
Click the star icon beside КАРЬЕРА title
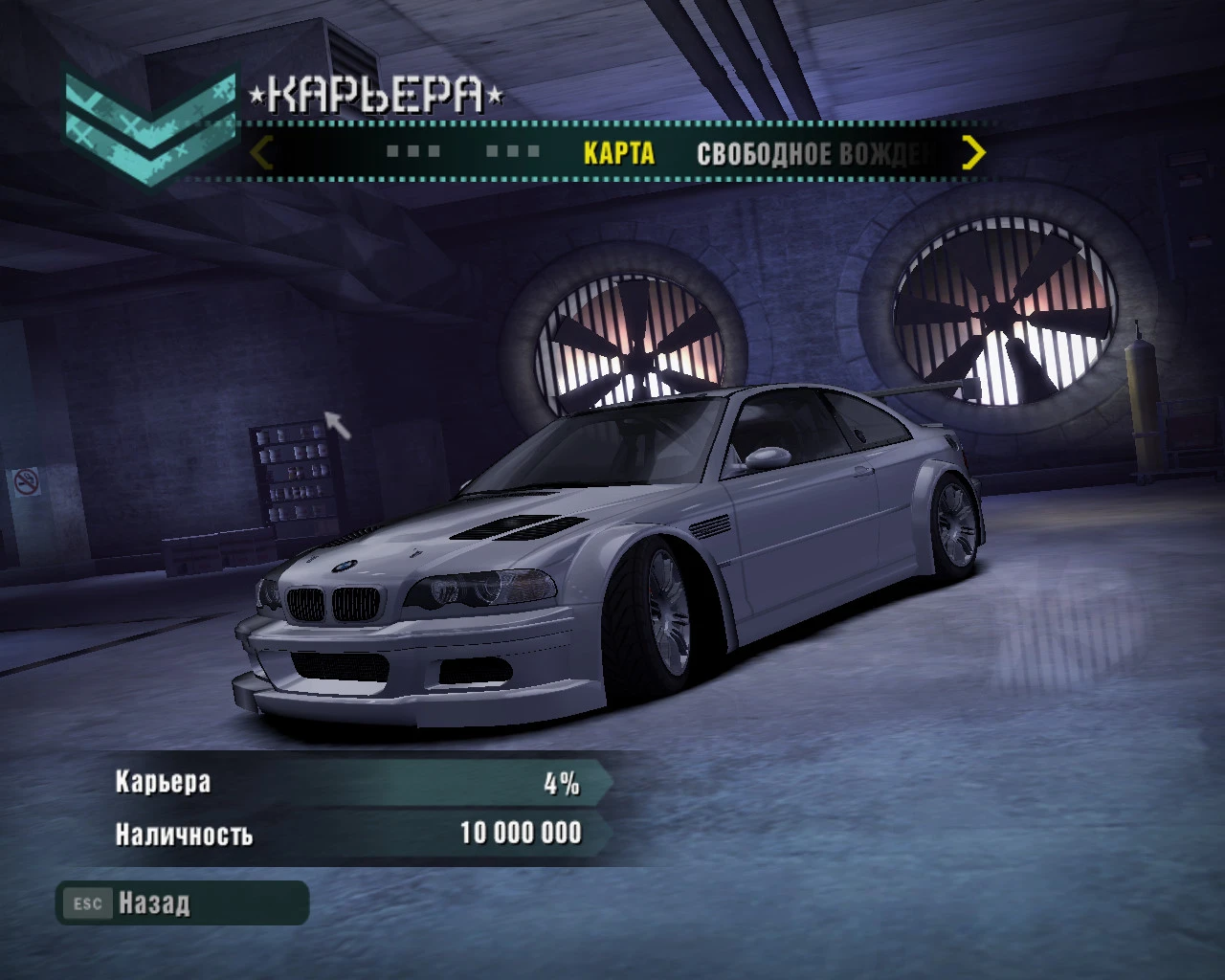click(255, 95)
